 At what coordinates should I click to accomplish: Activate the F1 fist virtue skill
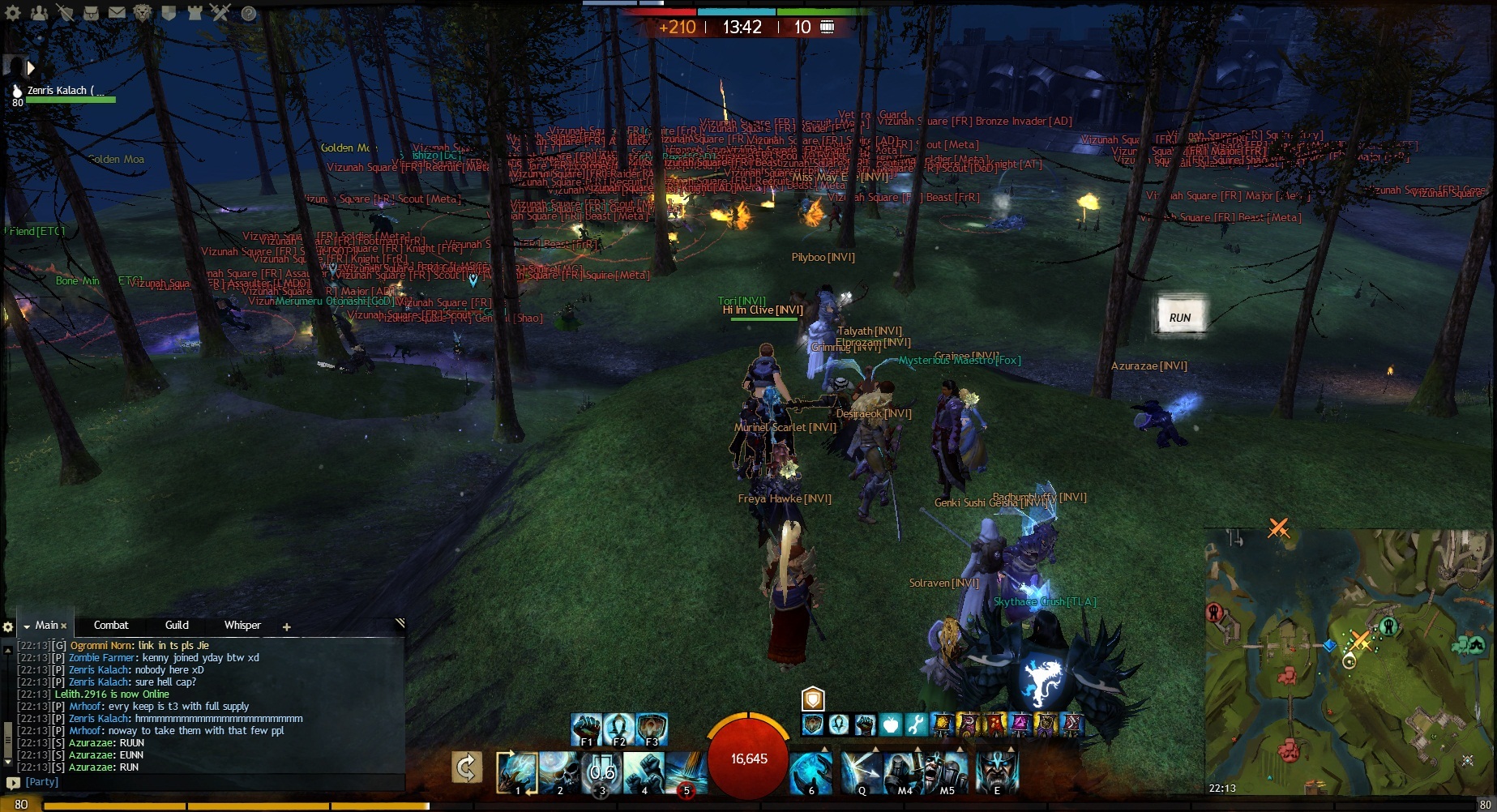[x=586, y=729]
